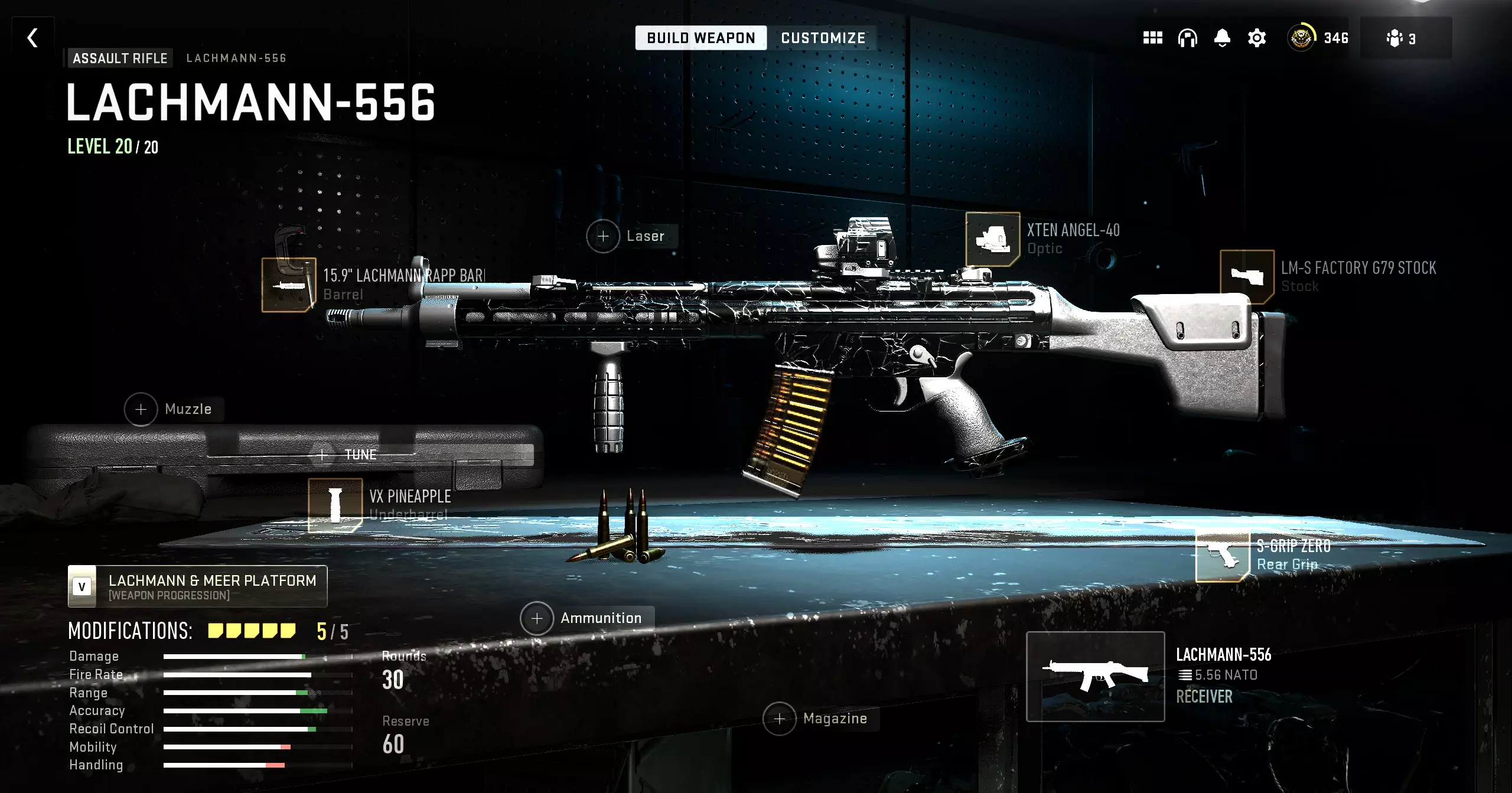
Task: Show notifications with the bell icon
Action: tap(1222, 38)
